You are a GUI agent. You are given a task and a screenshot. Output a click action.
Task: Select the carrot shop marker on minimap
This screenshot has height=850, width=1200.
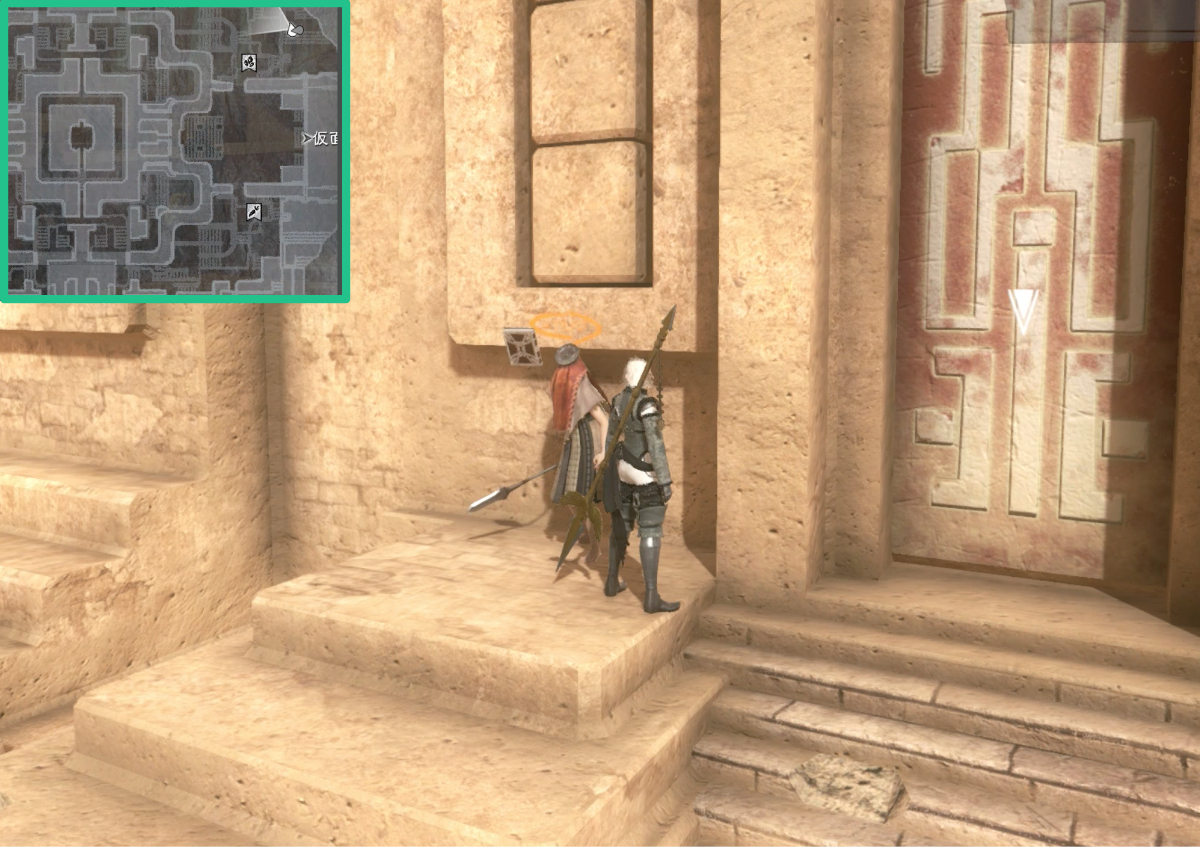pyautogui.click(x=255, y=211)
